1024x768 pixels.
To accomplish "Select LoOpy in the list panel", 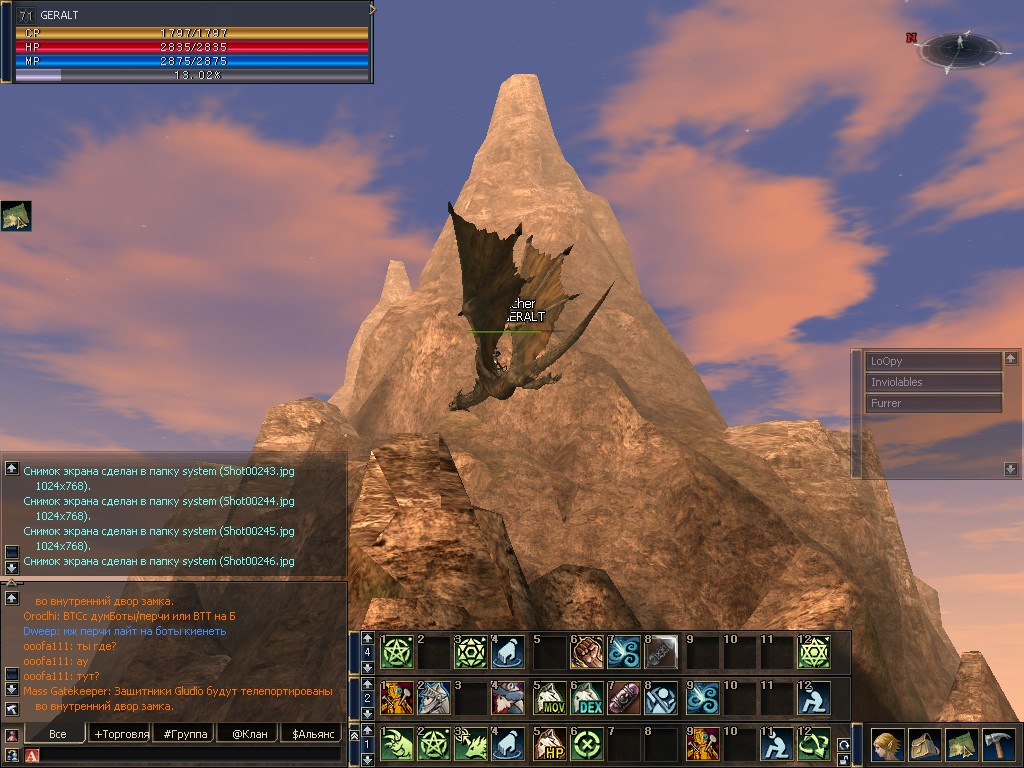I will (934, 361).
